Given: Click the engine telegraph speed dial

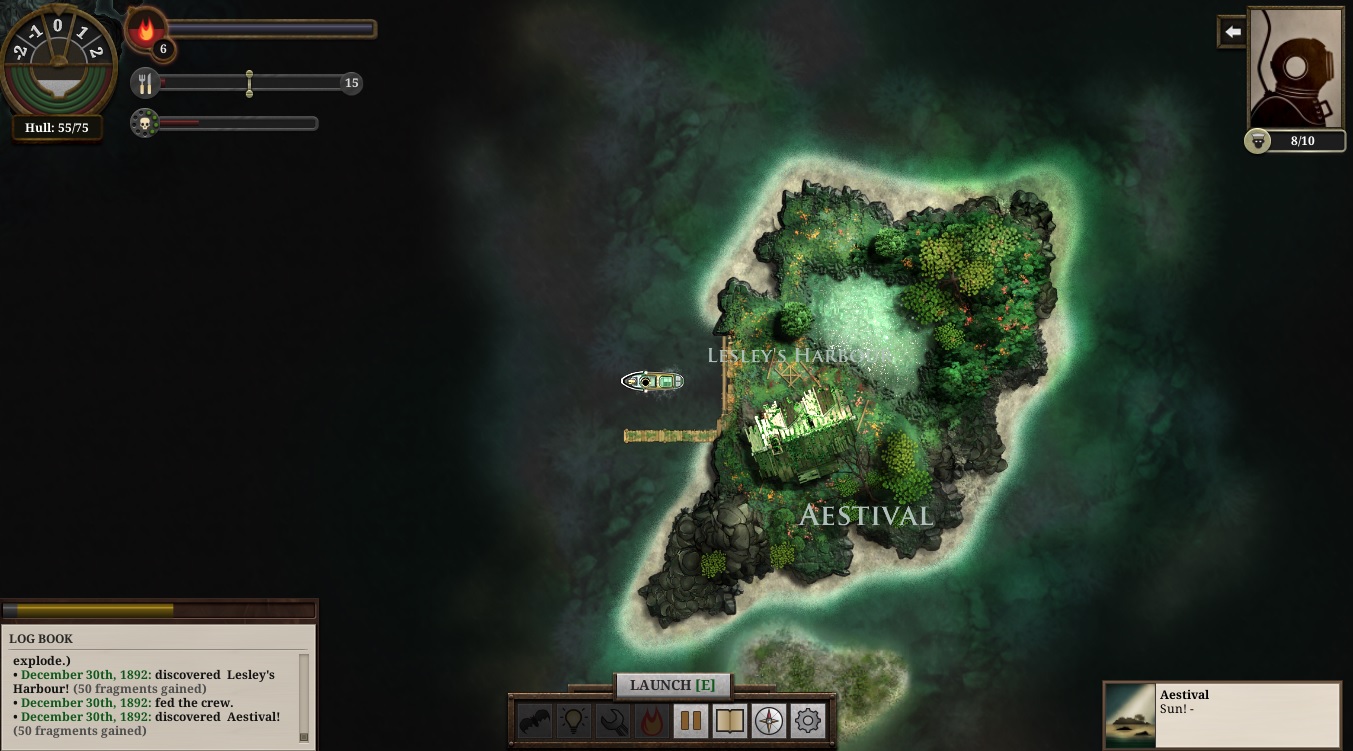Looking at the screenshot, I should click(x=58, y=58).
